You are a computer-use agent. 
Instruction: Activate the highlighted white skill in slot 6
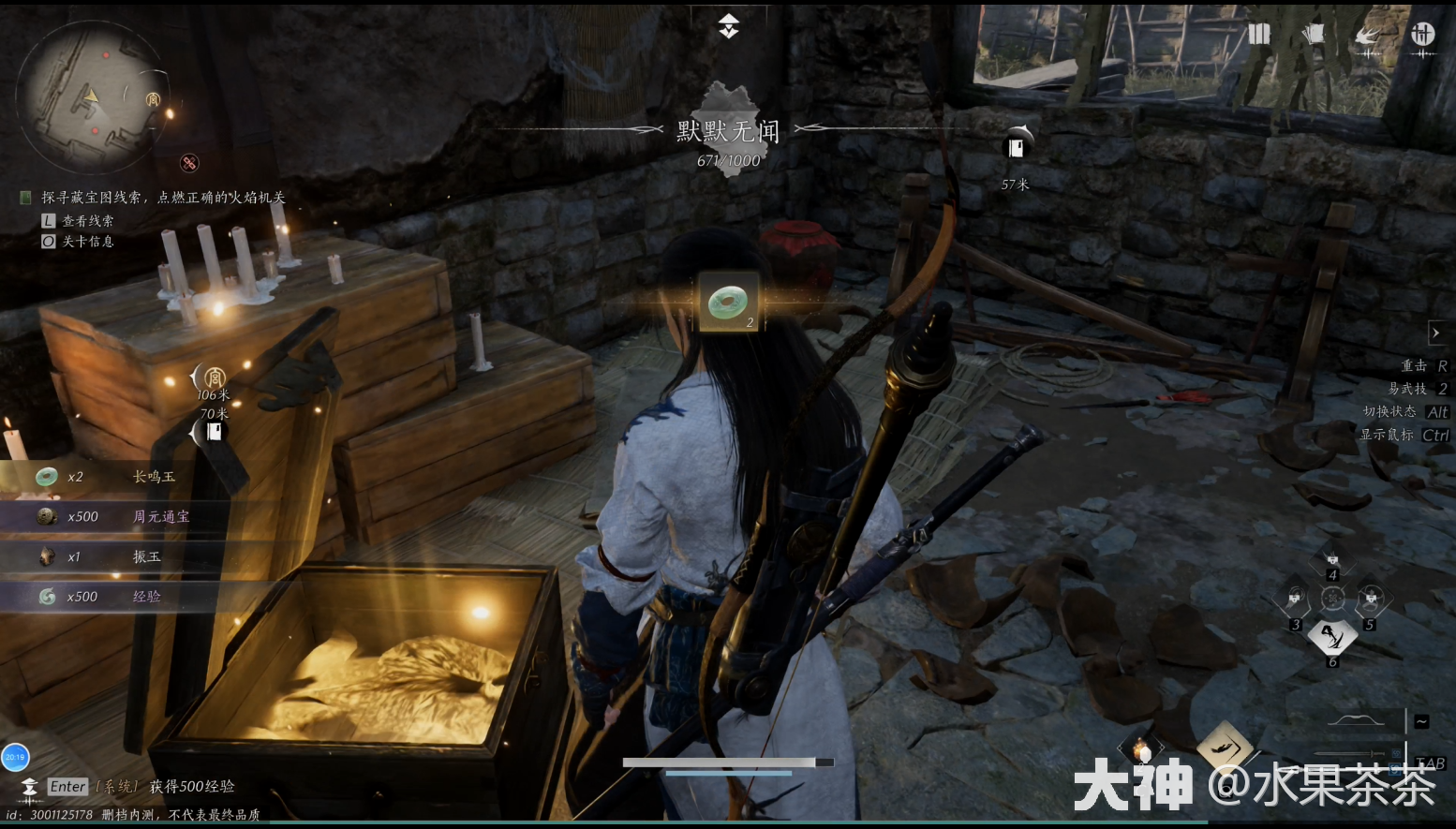[x=1332, y=637]
